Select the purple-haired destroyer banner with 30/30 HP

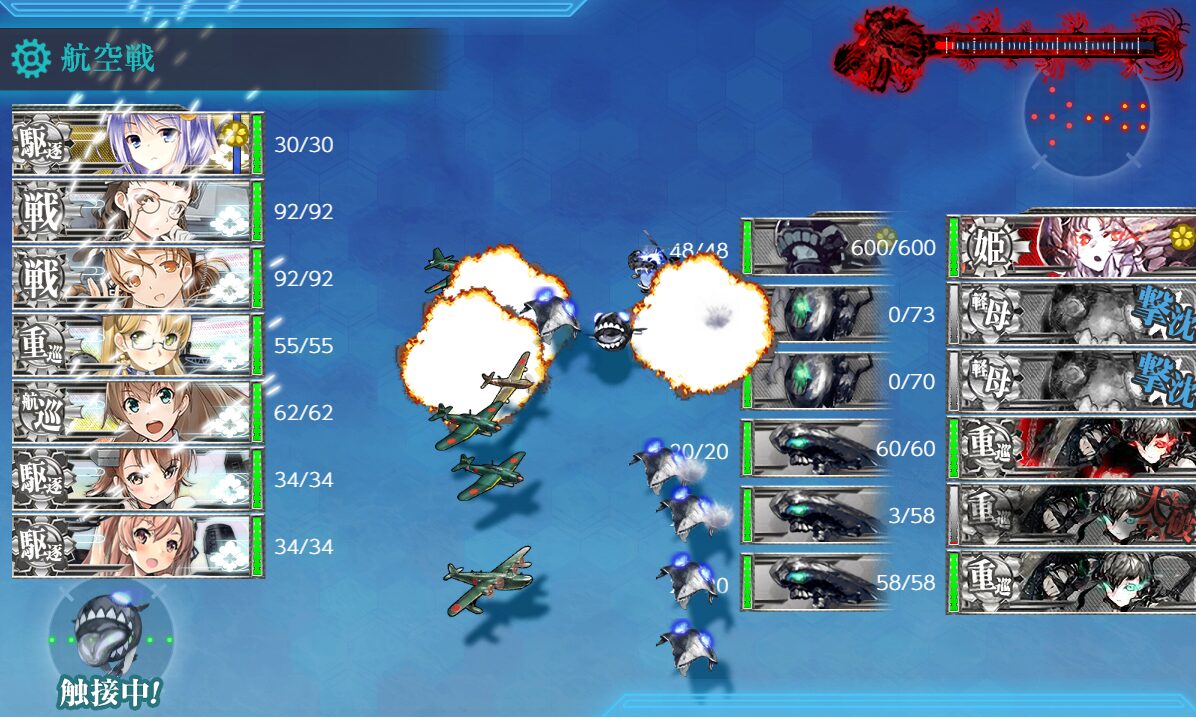135,145
